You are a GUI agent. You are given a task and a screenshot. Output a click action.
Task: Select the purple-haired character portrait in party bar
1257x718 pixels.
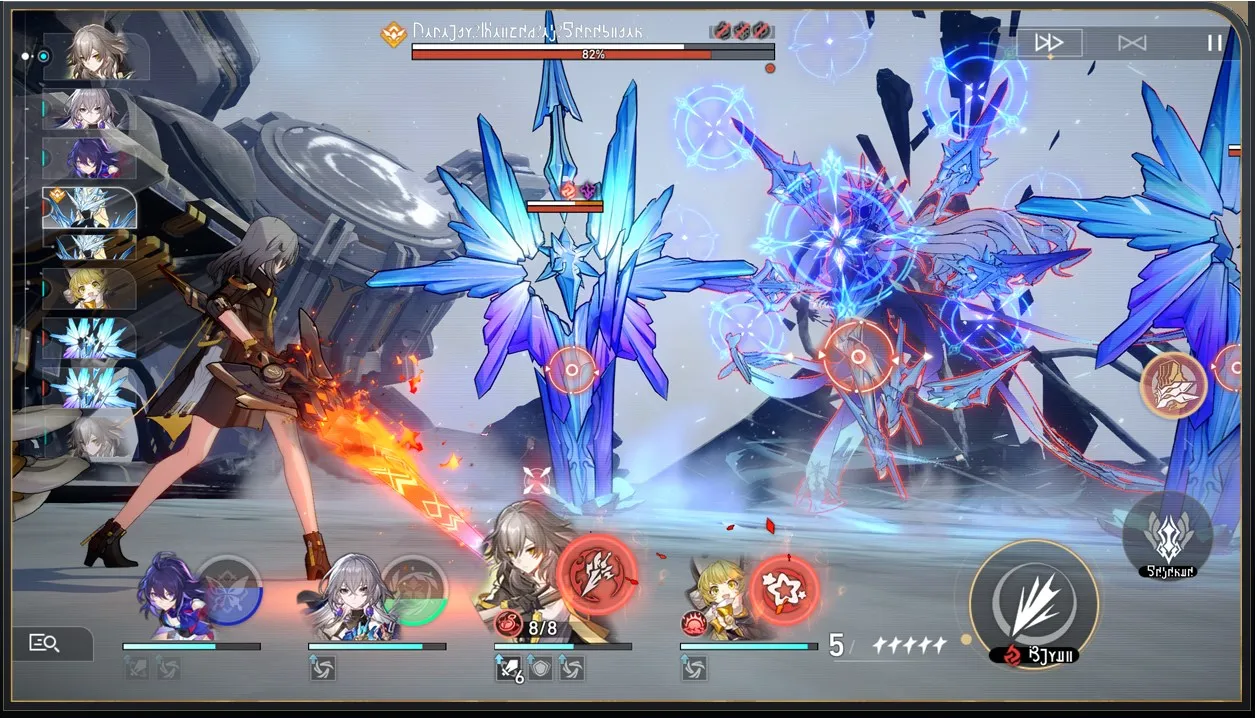pyautogui.click(x=172, y=597)
